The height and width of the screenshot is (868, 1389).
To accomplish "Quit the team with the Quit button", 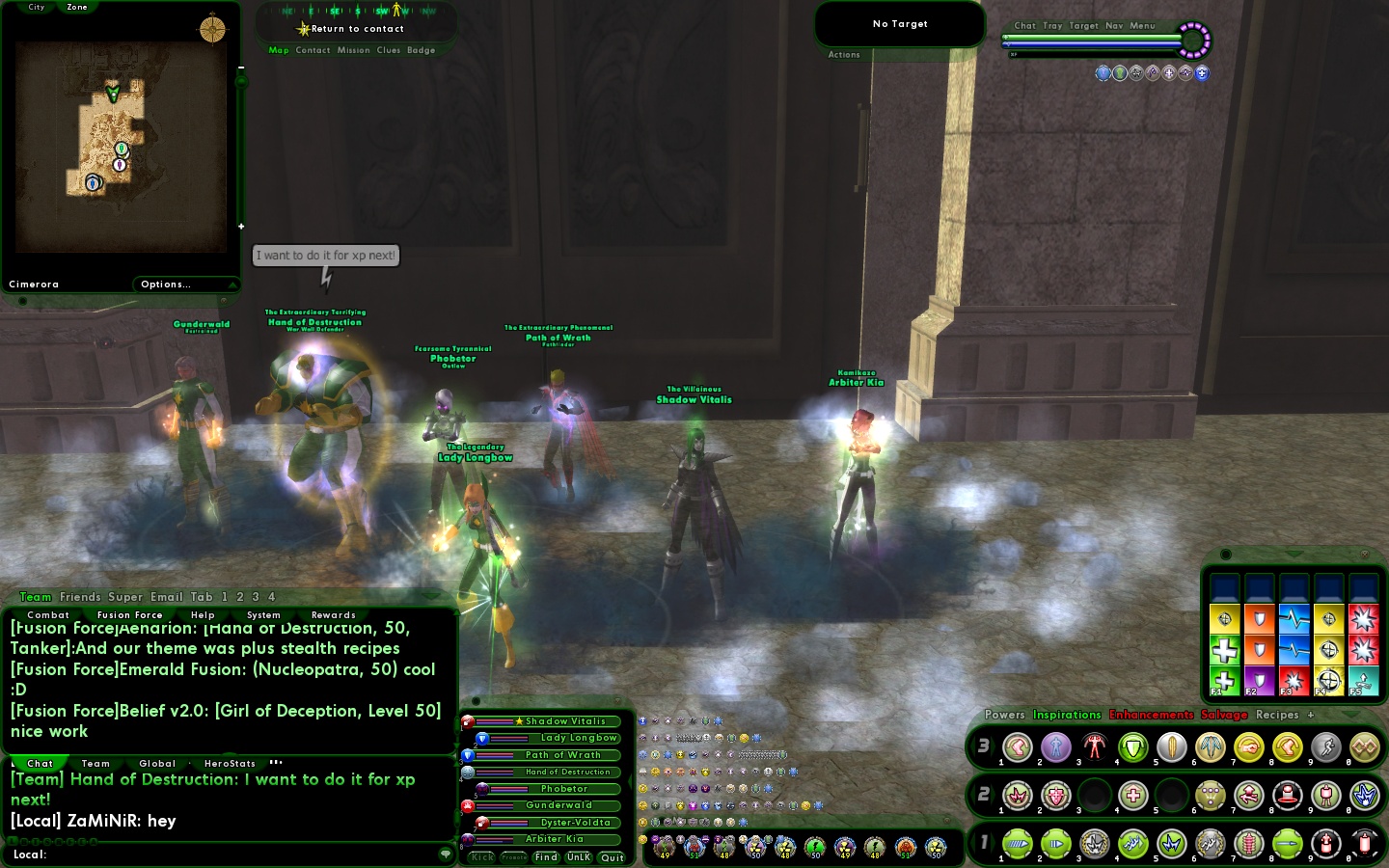I will coord(612,857).
